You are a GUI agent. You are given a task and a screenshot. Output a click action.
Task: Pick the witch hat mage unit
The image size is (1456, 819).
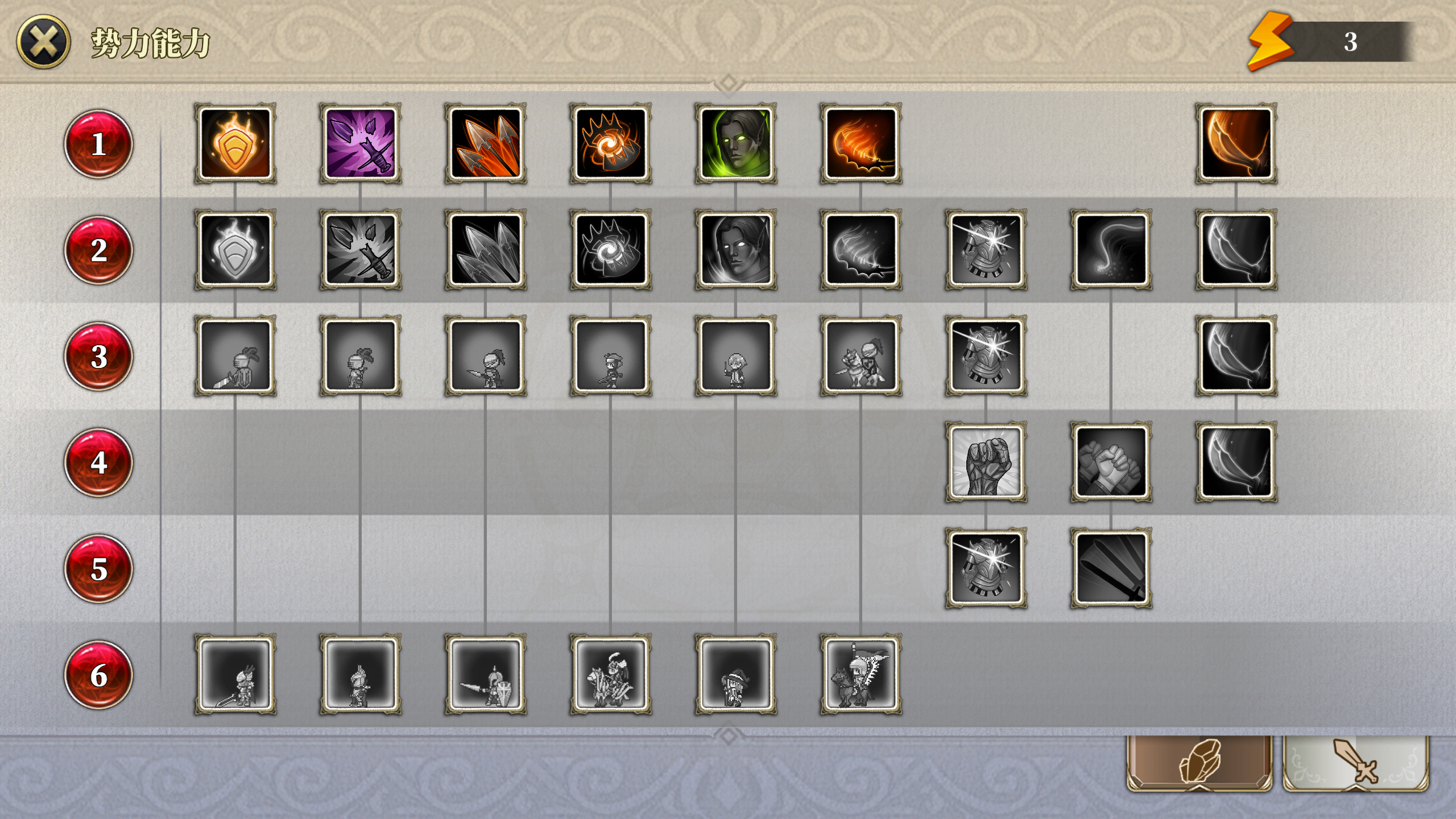pyautogui.click(x=736, y=675)
